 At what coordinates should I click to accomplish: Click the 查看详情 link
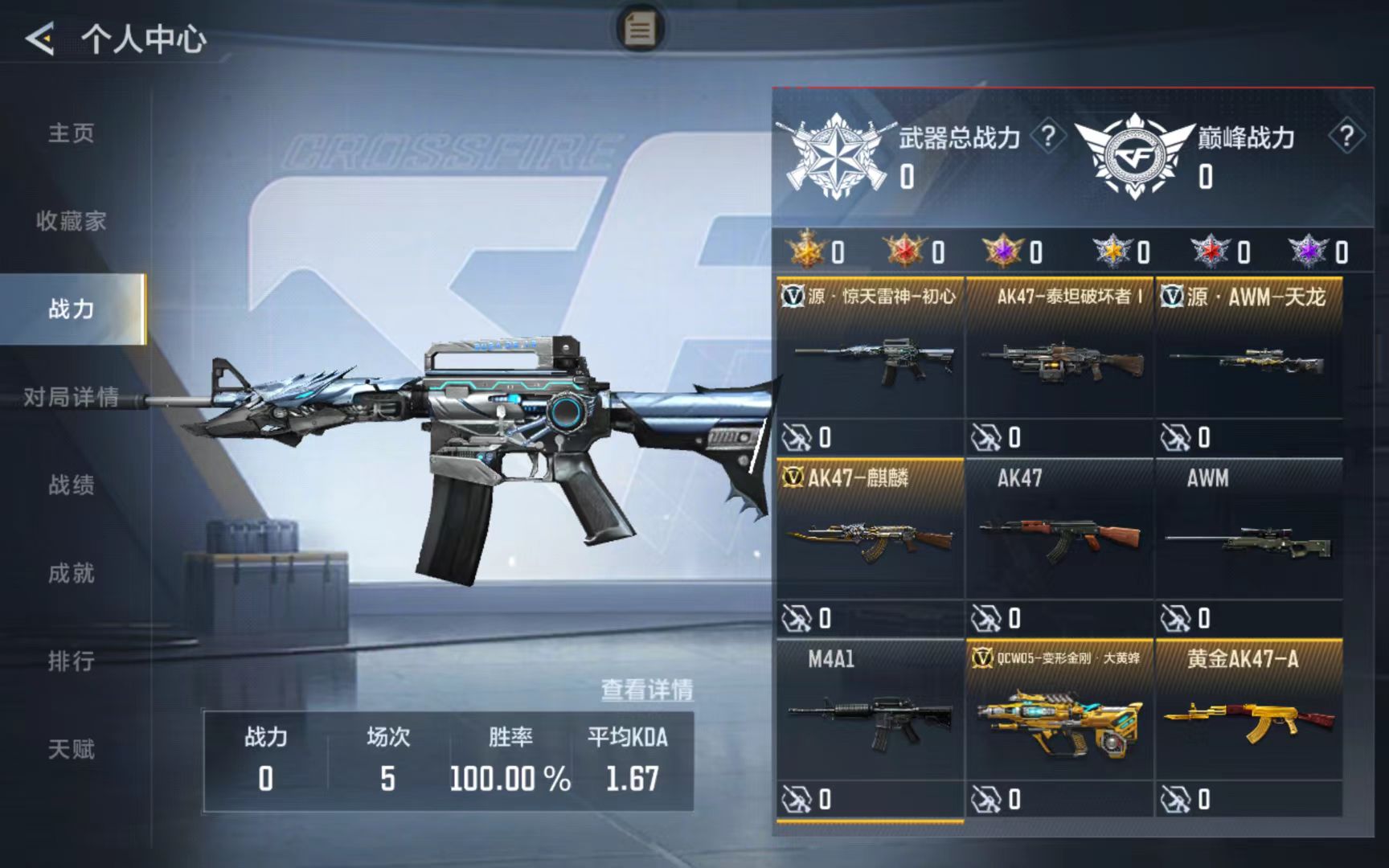point(647,690)
